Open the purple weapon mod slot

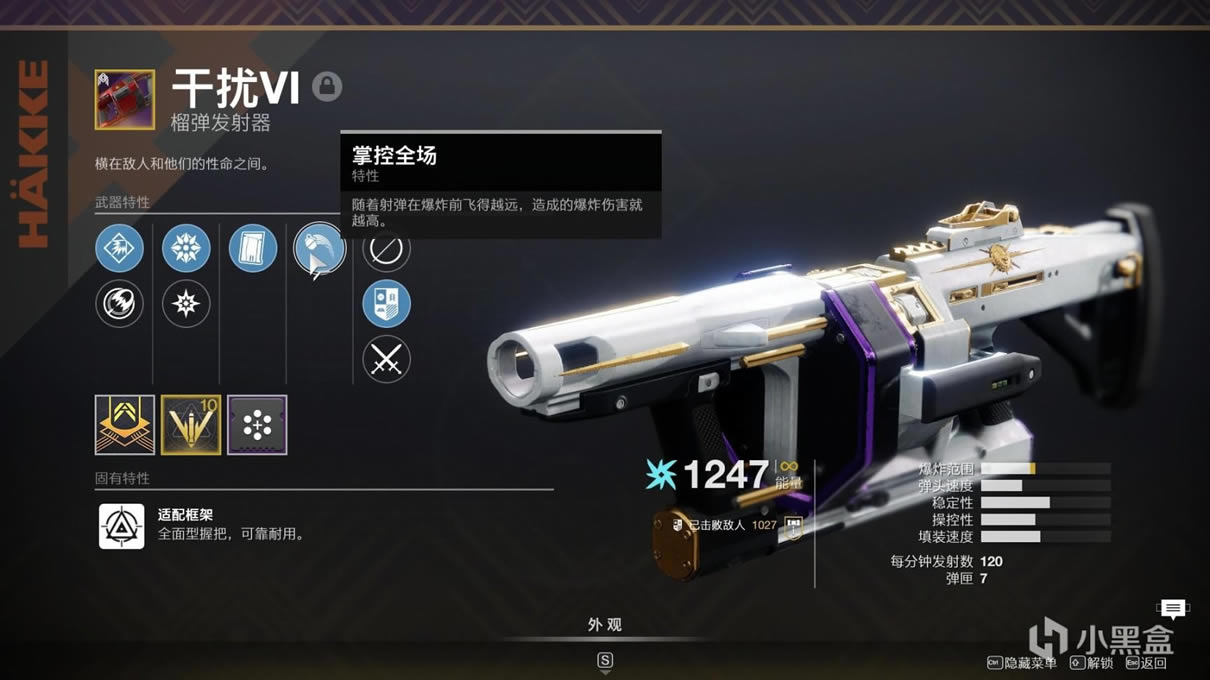(x=257, y=425)
